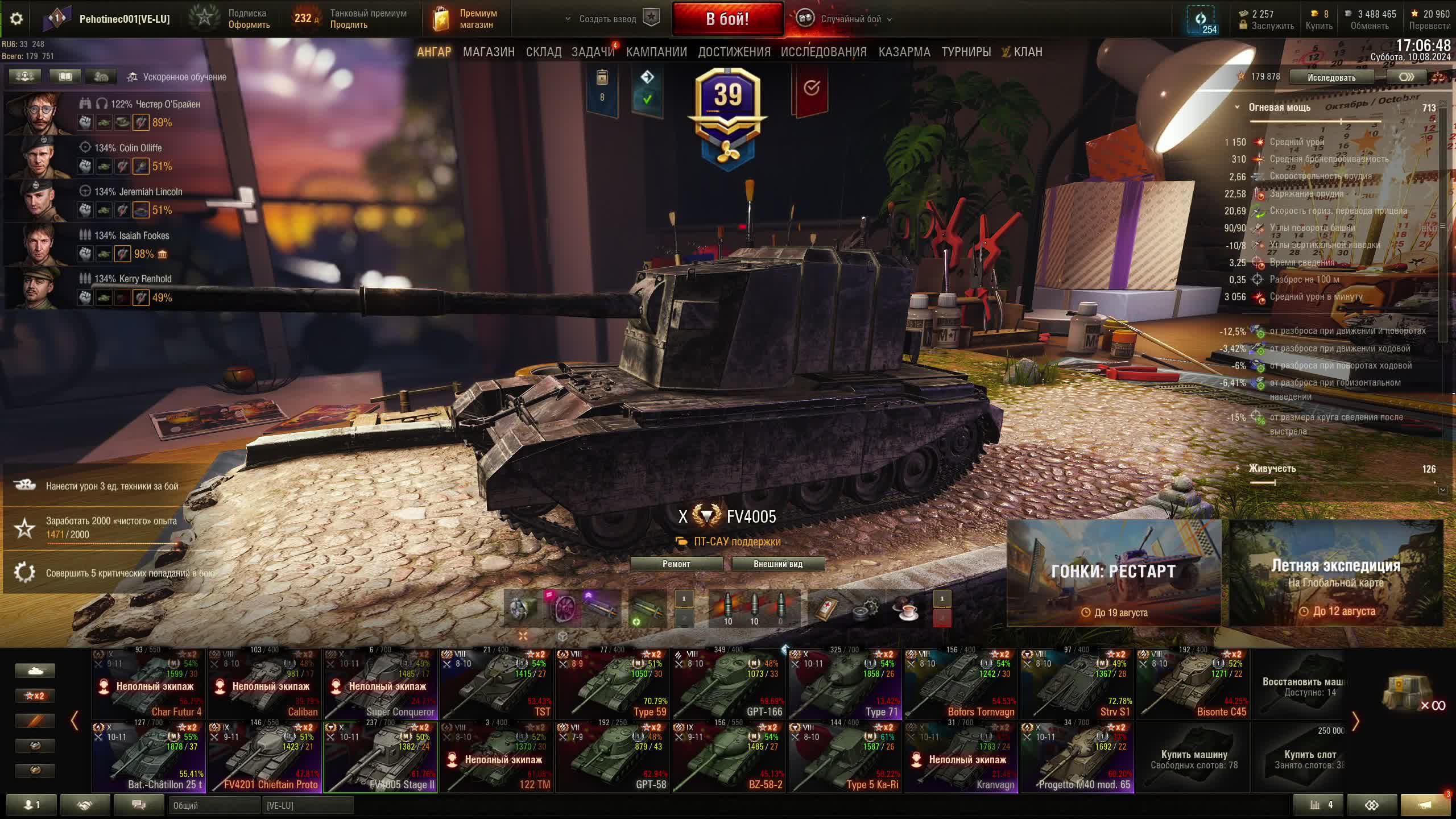
Task: Select the Type 59 tank in carousel
Action: [613, 684]
